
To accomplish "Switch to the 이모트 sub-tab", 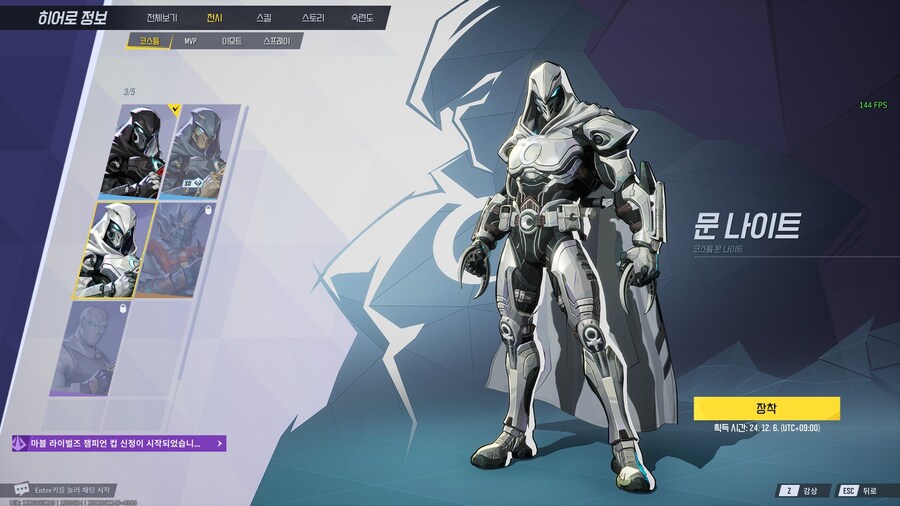I will pos(232,41).
